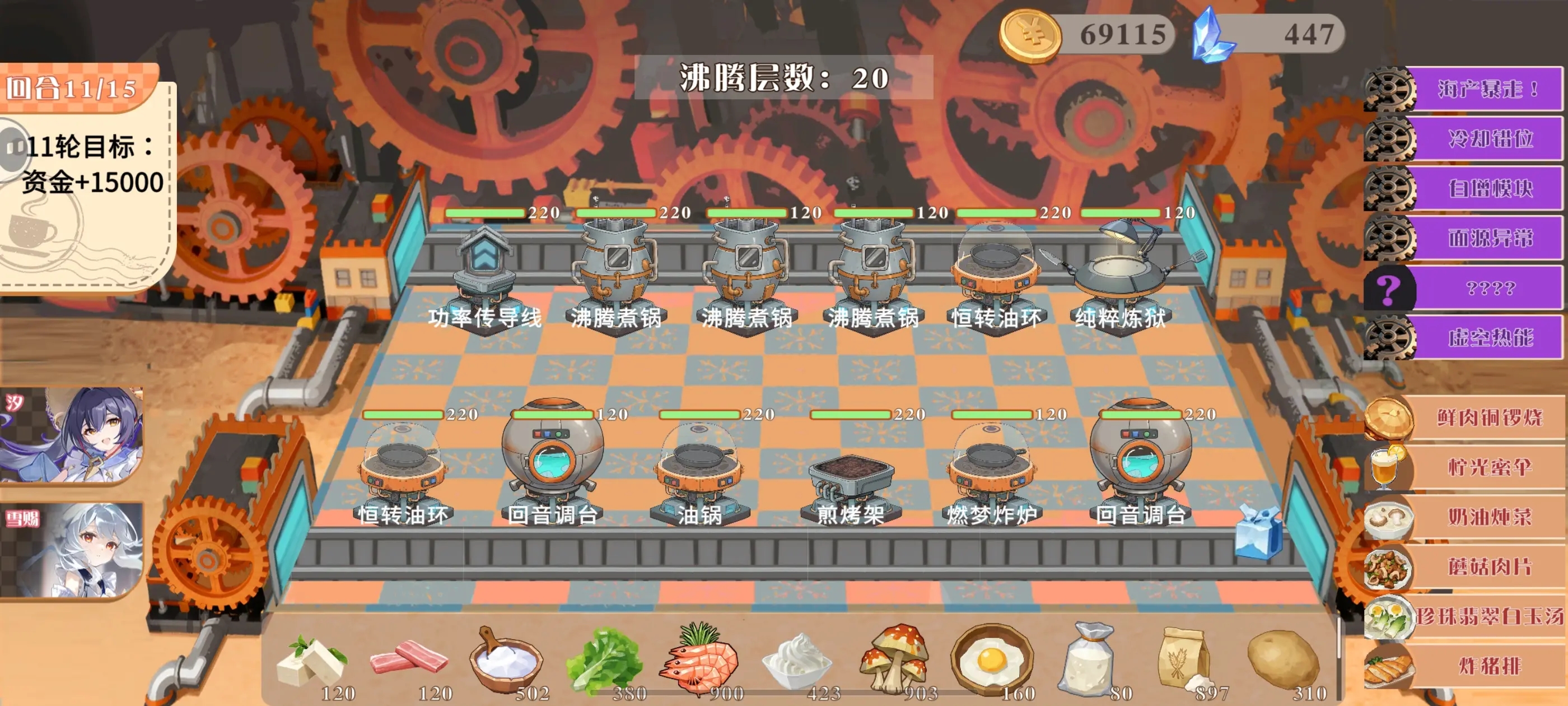1568x706 pixels.
Task: Select the 纯粹炼狱 wok station
Action: pyautogui.click(x=1119, y=274)
